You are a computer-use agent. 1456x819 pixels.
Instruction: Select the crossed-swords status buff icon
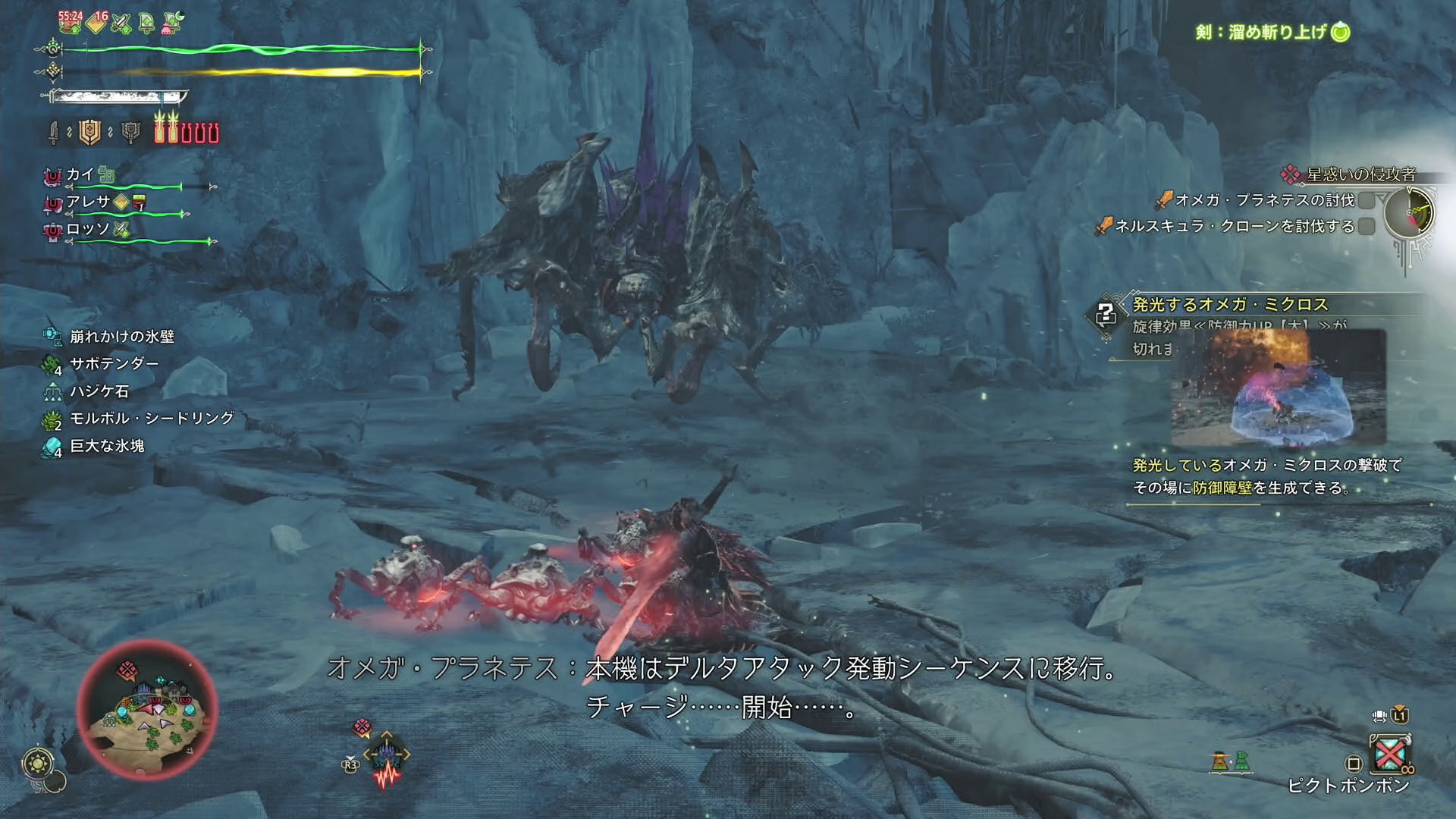[x=121, y=24]
